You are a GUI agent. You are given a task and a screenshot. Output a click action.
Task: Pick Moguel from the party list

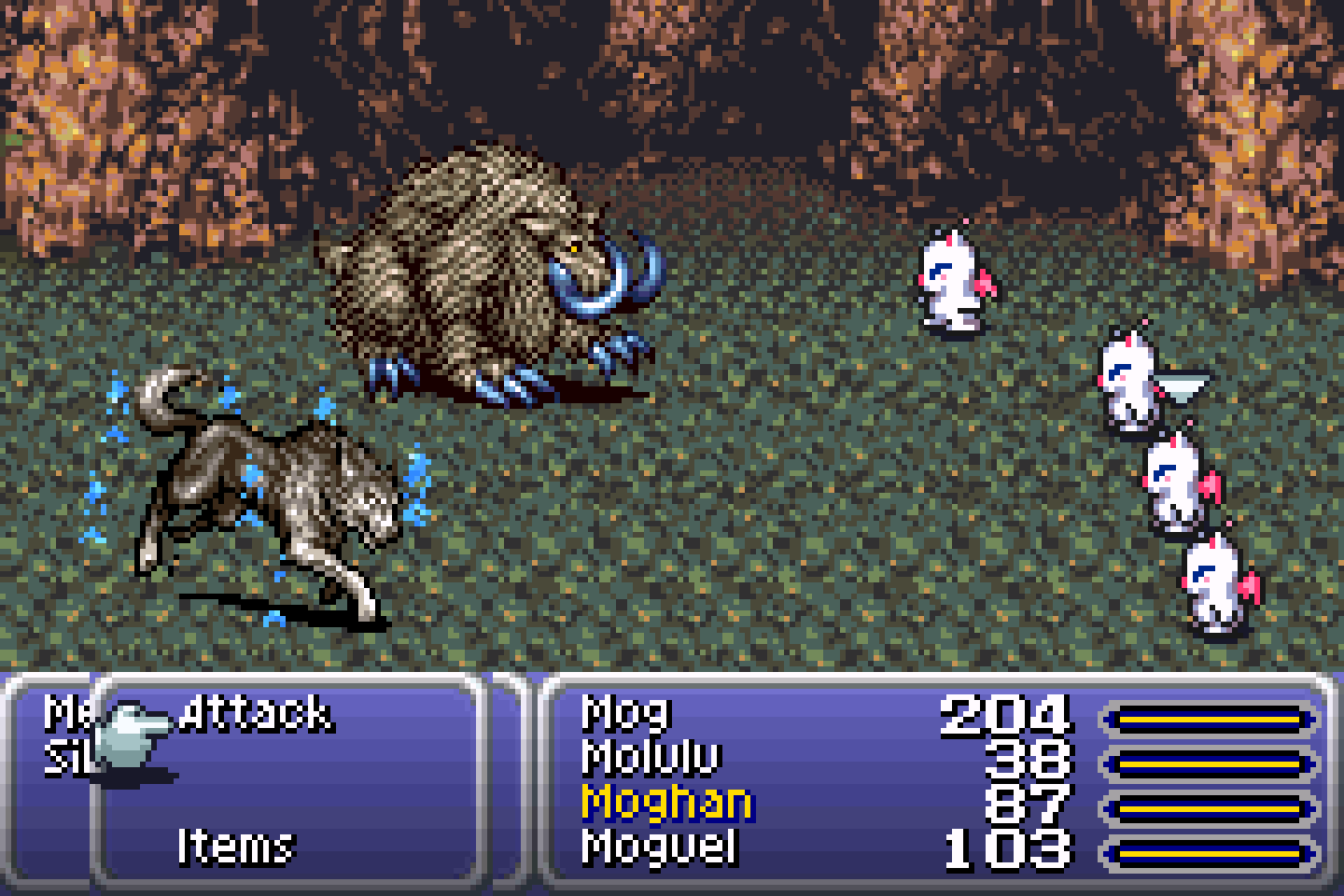coord(659,847)
